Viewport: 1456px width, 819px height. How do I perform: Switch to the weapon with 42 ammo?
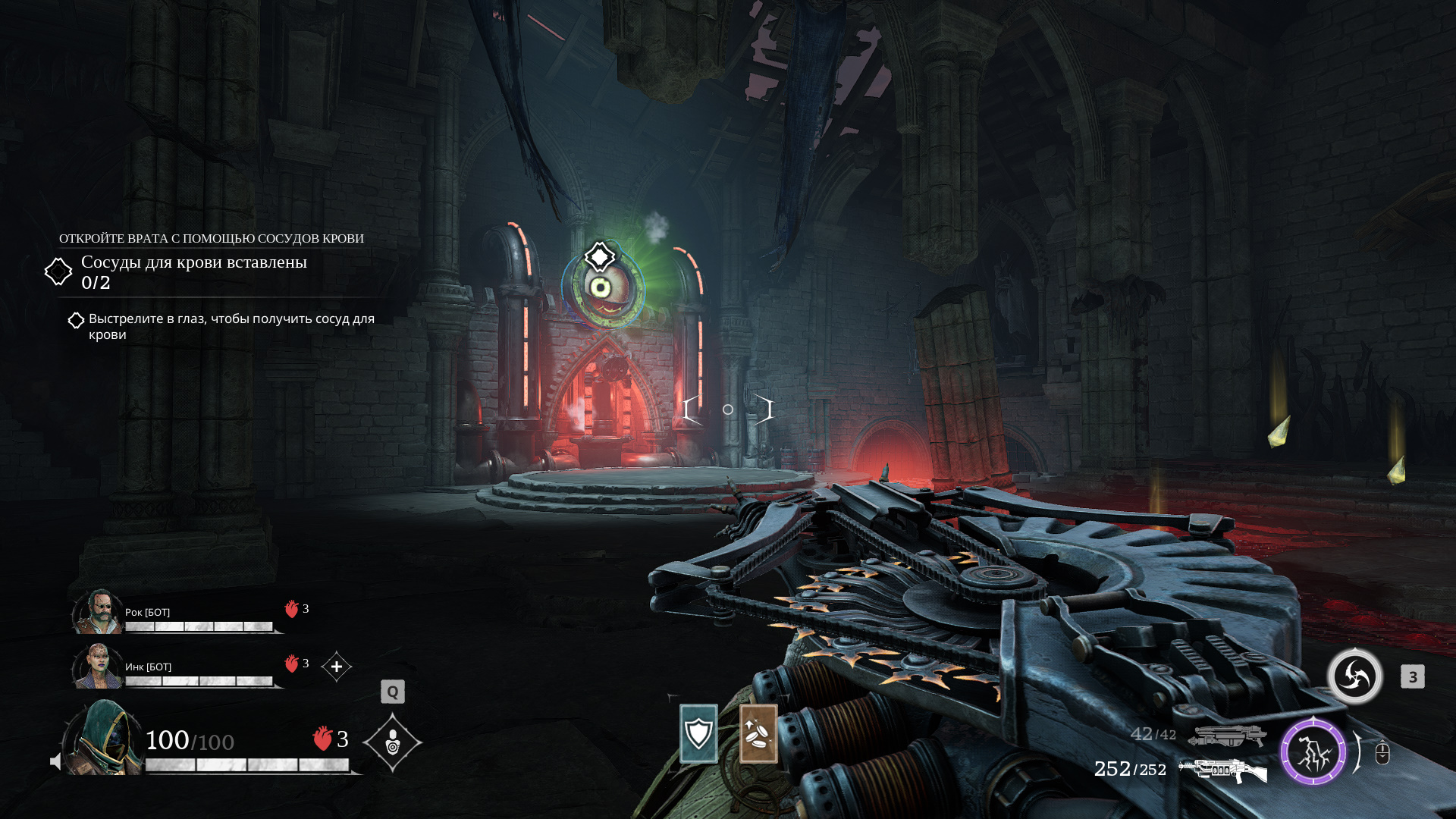coord(1226,736)
